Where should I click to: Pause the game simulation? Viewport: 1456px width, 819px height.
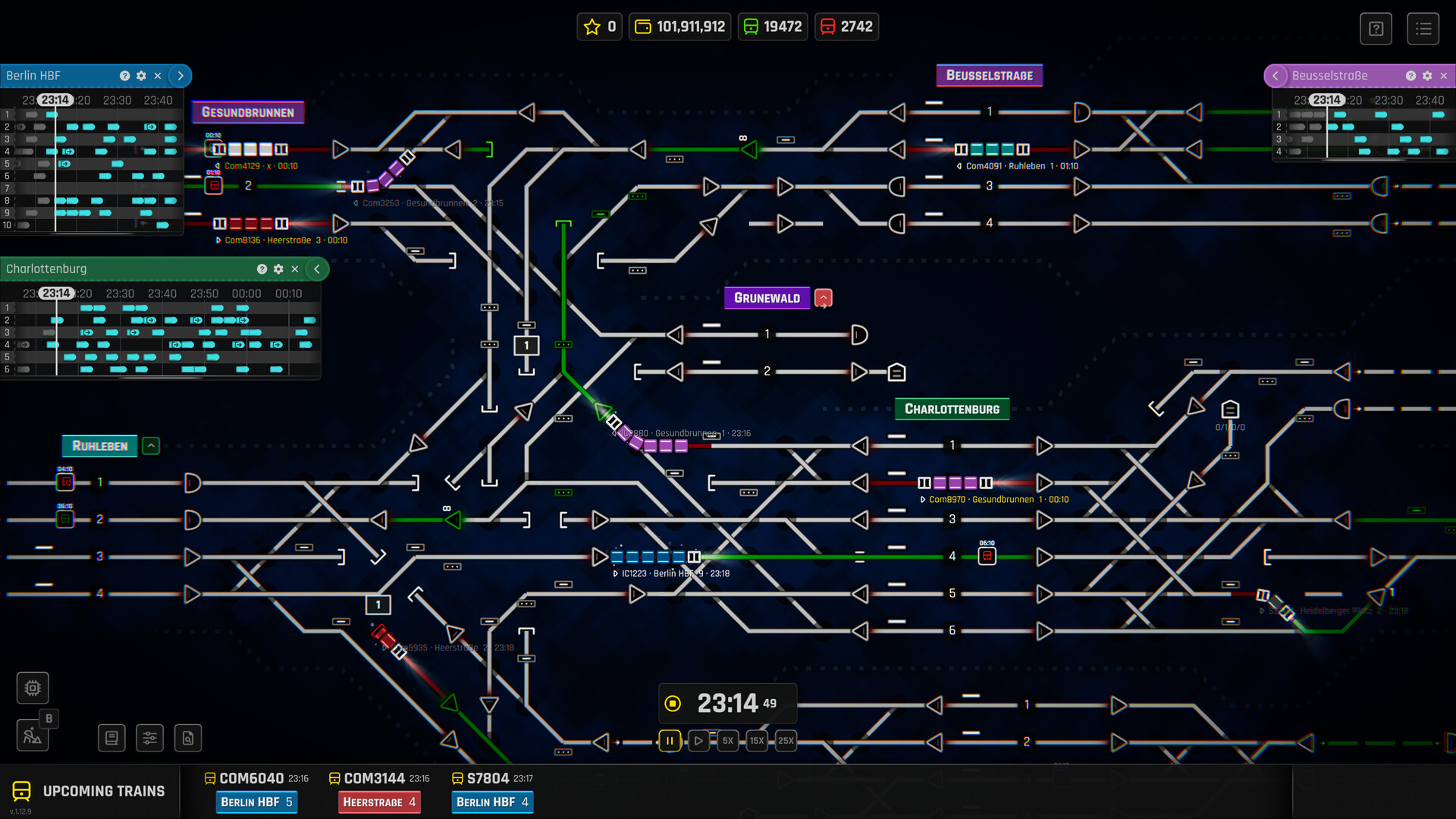tap(670, 741)
